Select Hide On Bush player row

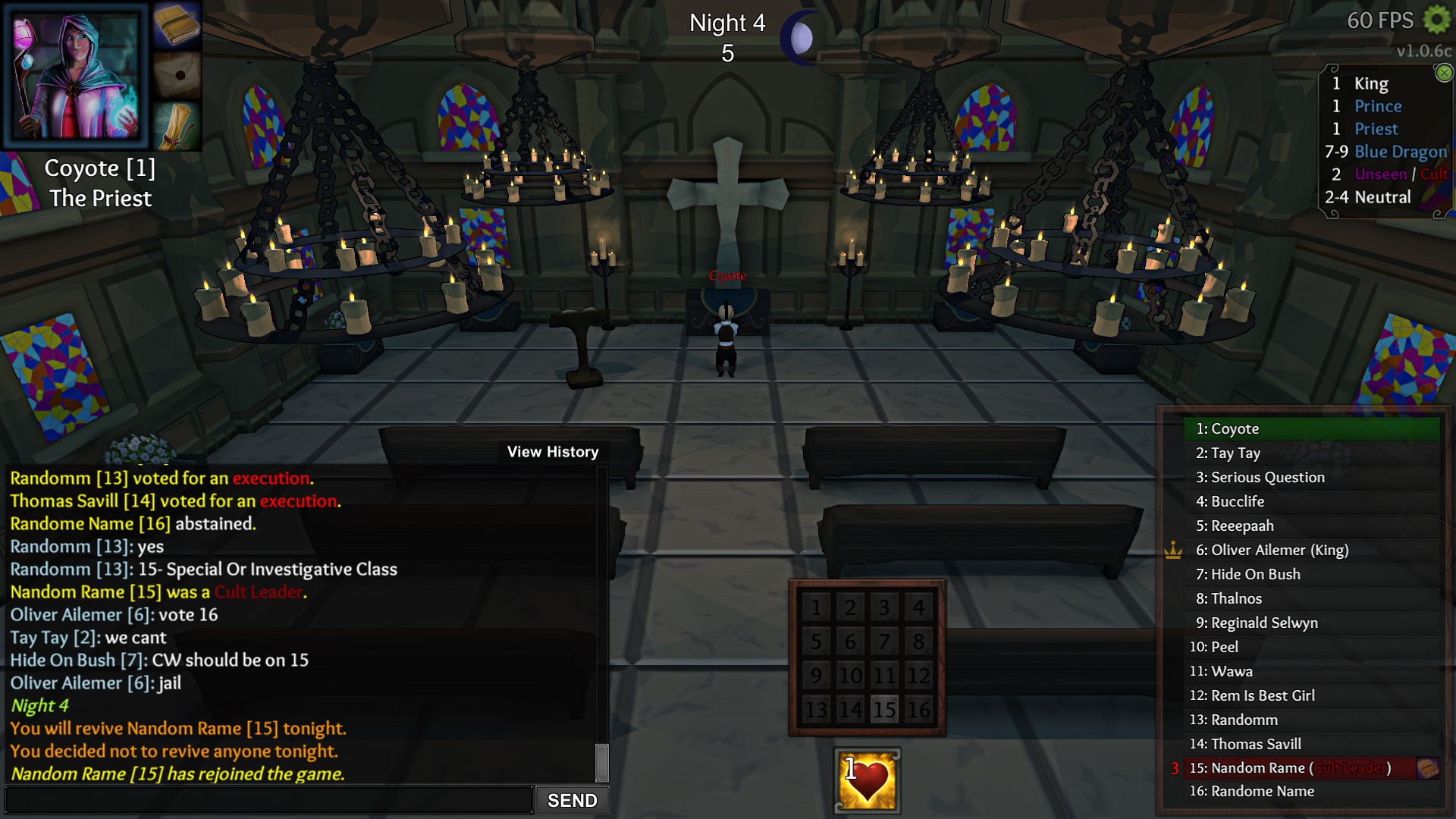pos(1310,575)
